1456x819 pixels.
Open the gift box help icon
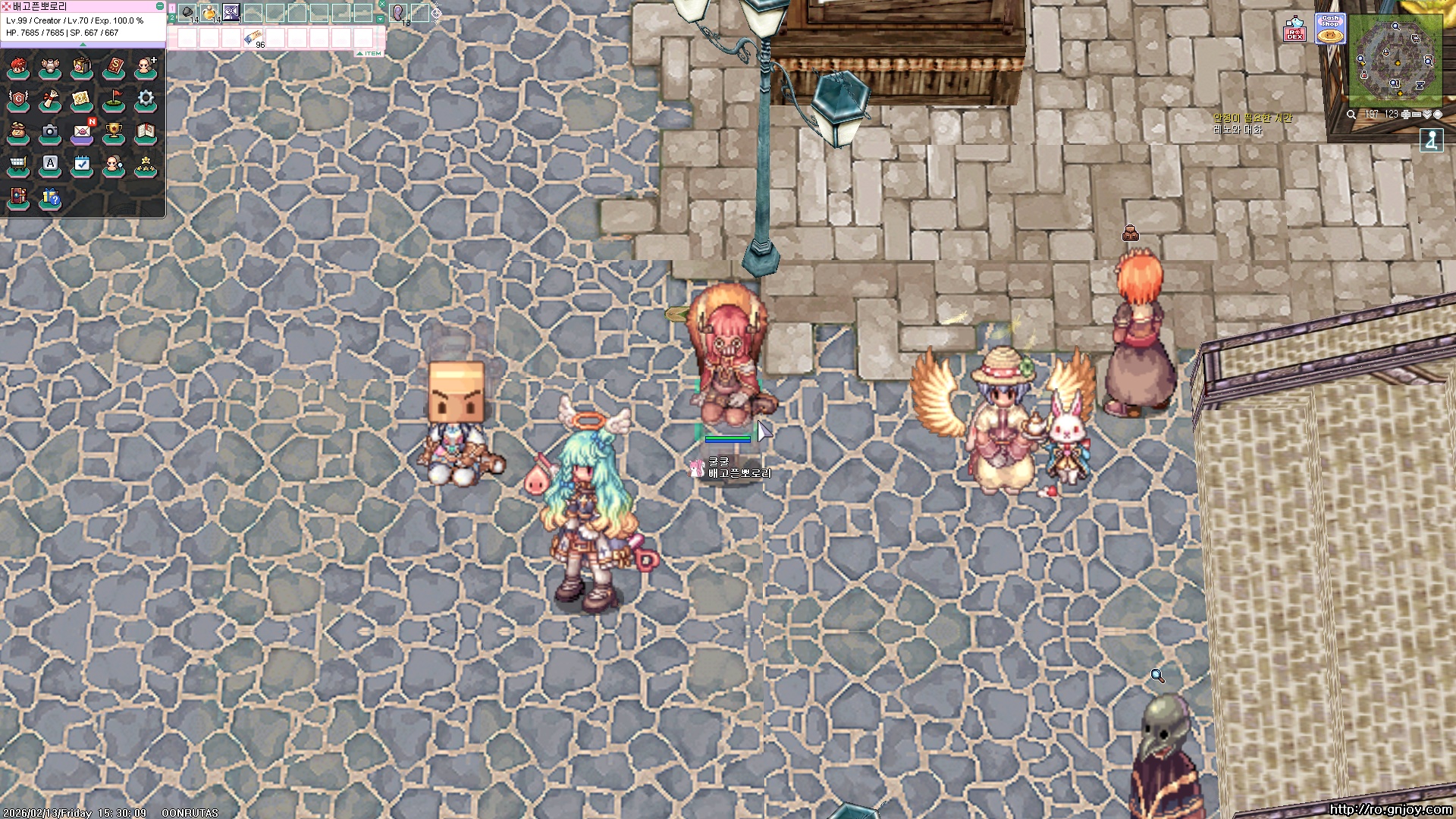point(50,198)
